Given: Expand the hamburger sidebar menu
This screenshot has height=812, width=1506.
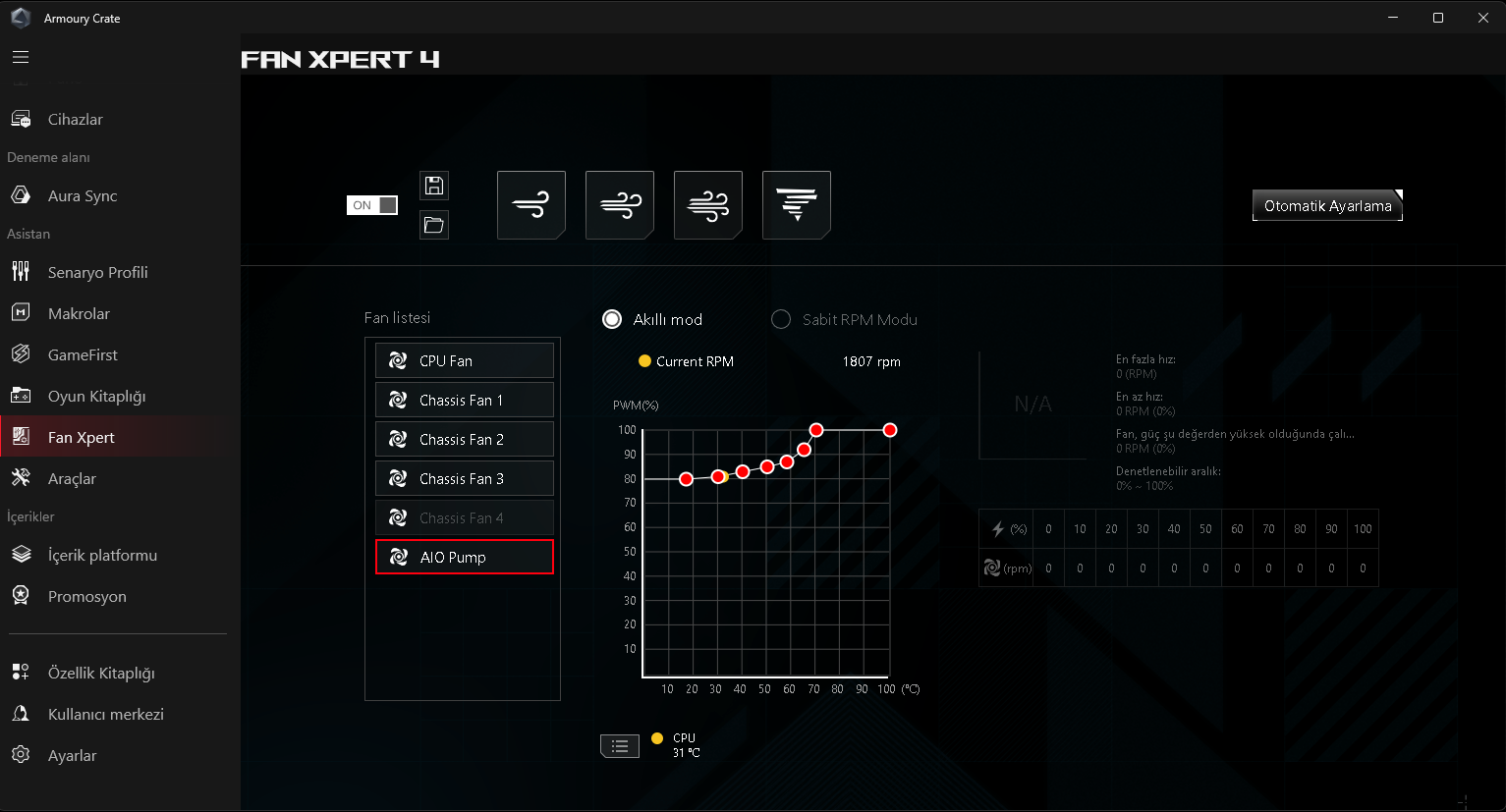Looking at the screenshot, I should coord(21,57).
